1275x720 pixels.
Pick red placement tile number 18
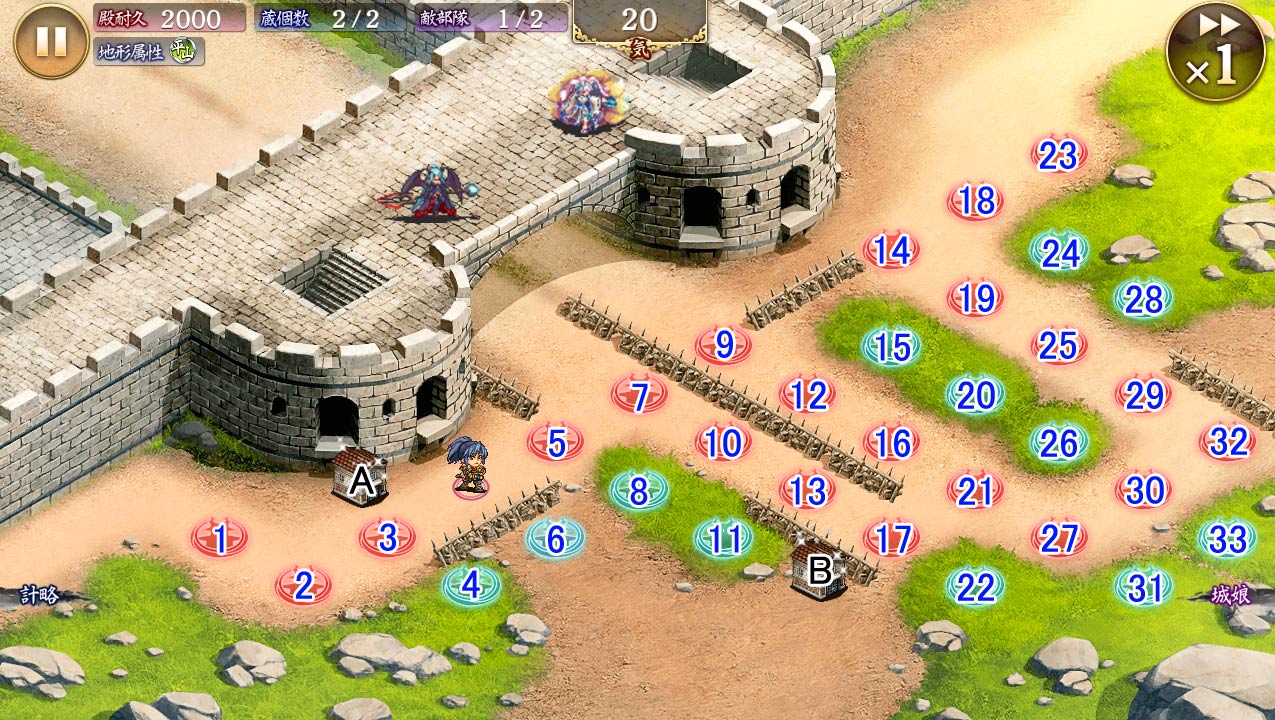click(x=976, y=202)
